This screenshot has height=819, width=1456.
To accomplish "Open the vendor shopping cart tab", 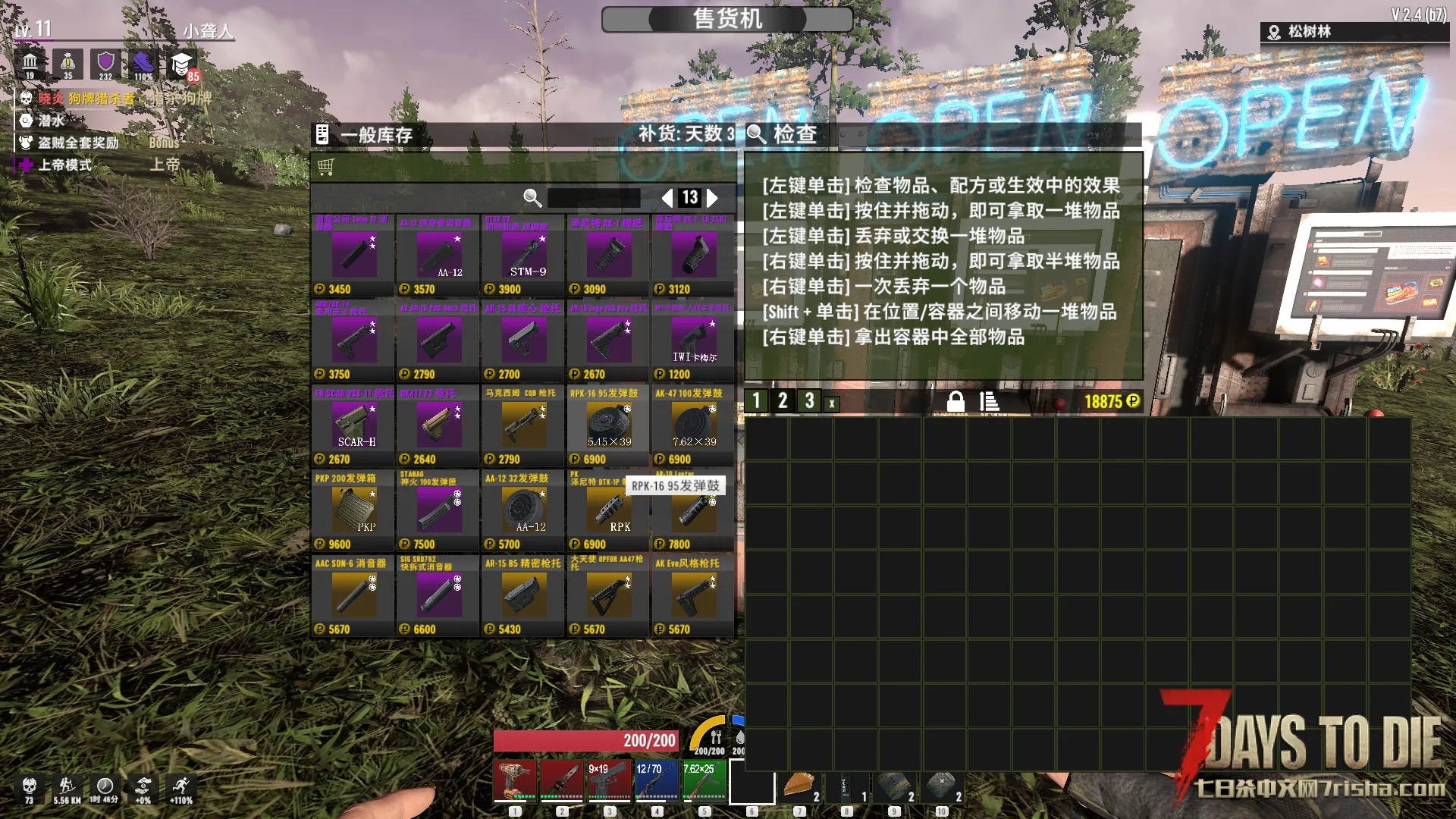I will (x=326, y=166).
